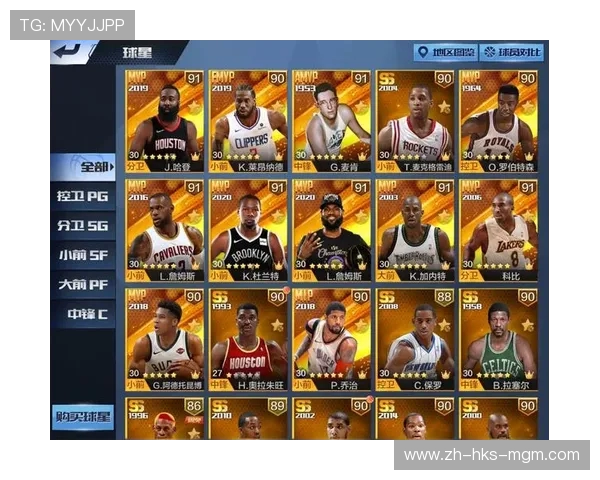Select the 全部 all players tab

coord(84,166)
